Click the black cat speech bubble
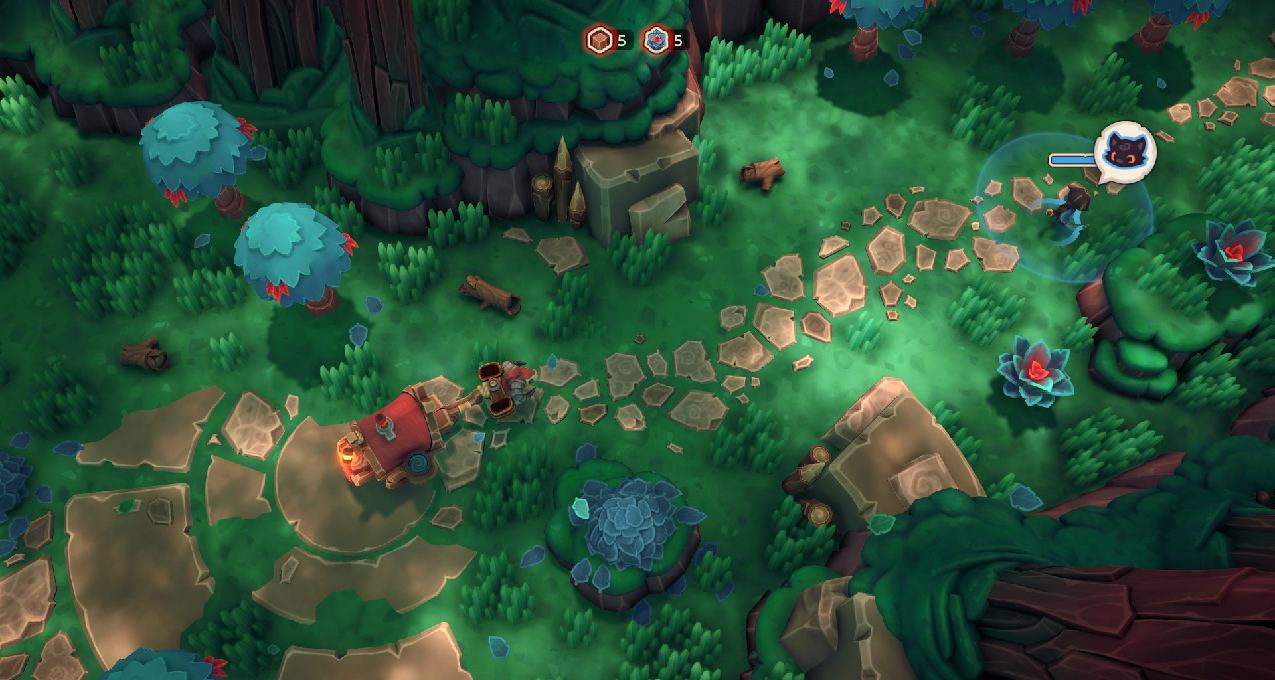This screenshot has height=680, width=1275. point(1125,153)
